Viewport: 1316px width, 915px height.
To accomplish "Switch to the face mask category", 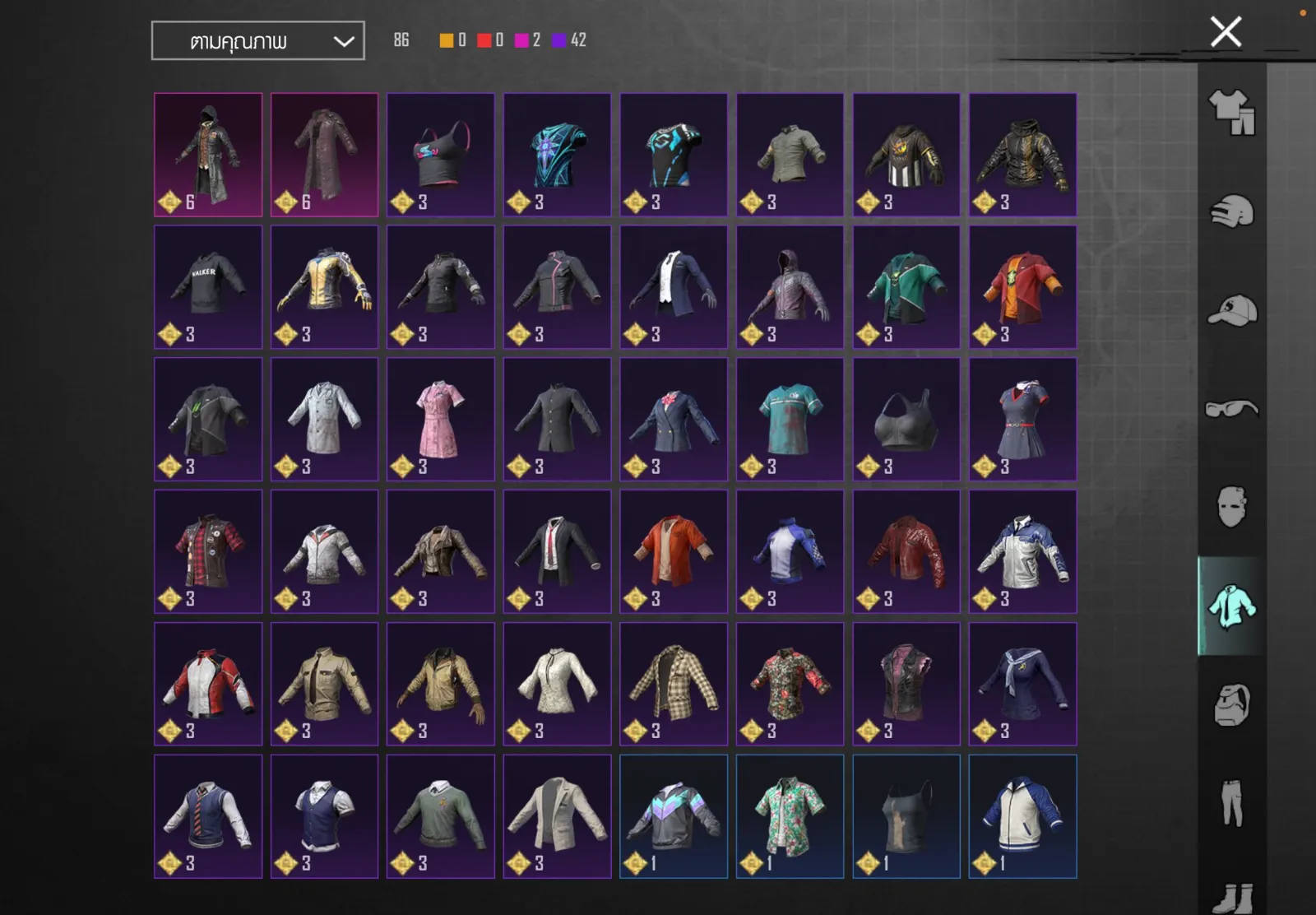I will pyautogui.click(x=1231, y=506).
